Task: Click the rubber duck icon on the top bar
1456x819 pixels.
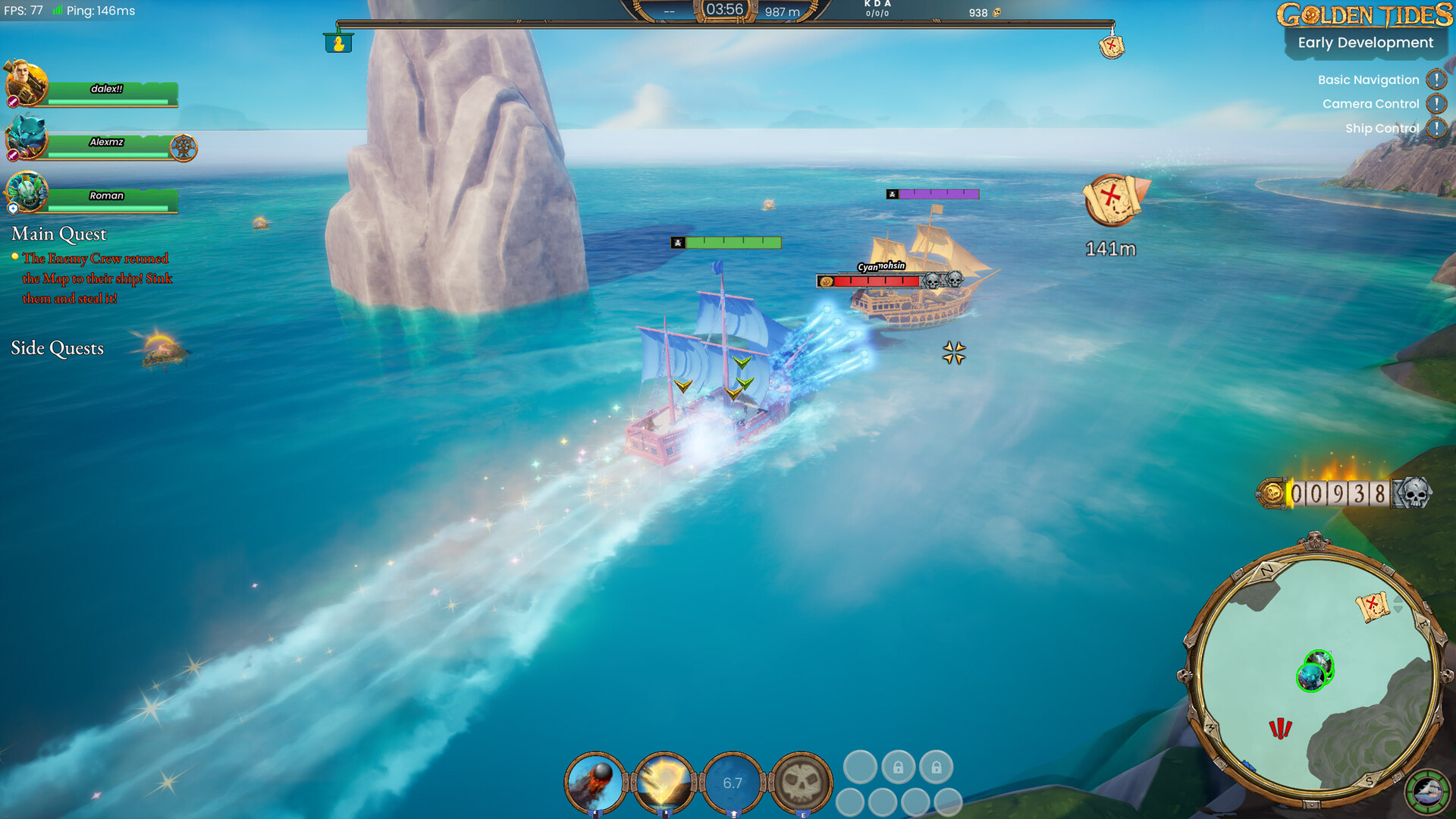Action: (x=338, y=43)
